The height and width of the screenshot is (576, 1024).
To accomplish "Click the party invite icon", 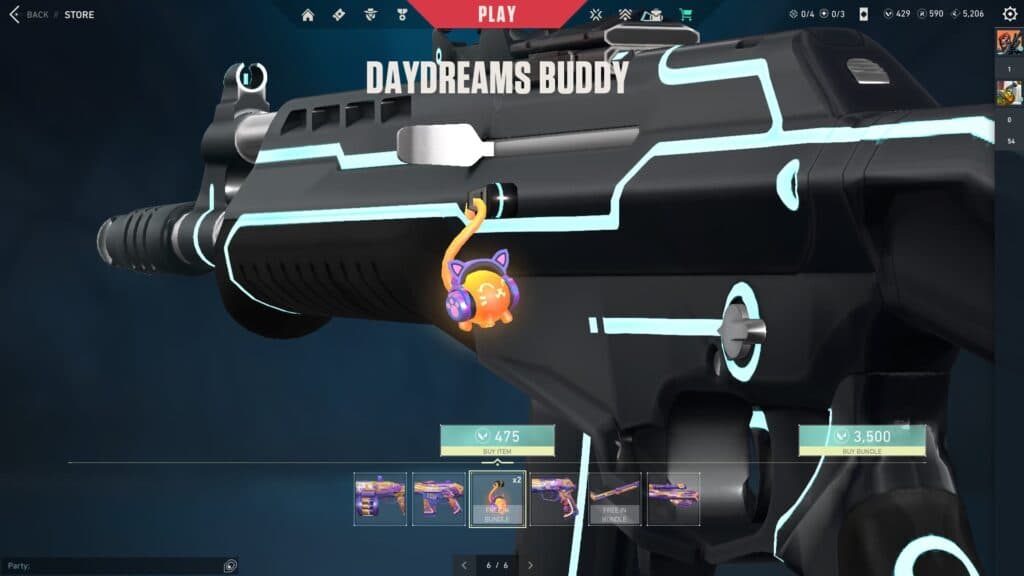I will pos(230,566).
